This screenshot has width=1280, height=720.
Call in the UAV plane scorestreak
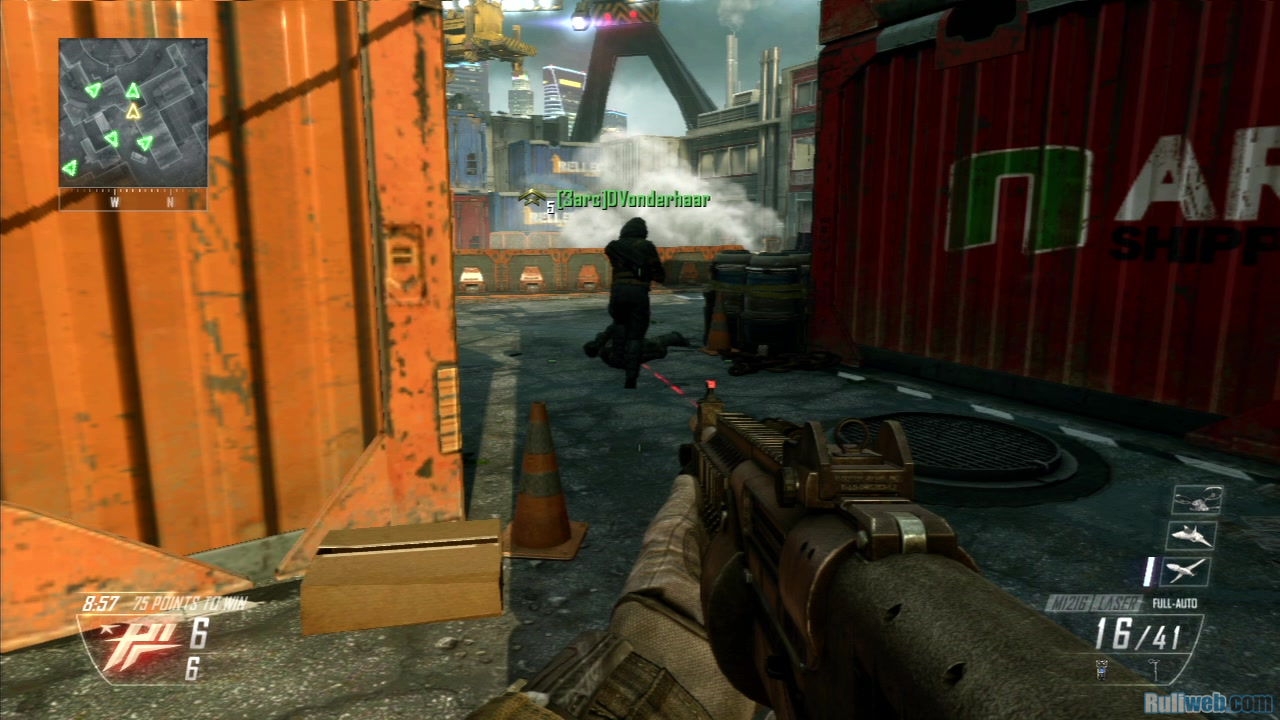(1188, 571)
